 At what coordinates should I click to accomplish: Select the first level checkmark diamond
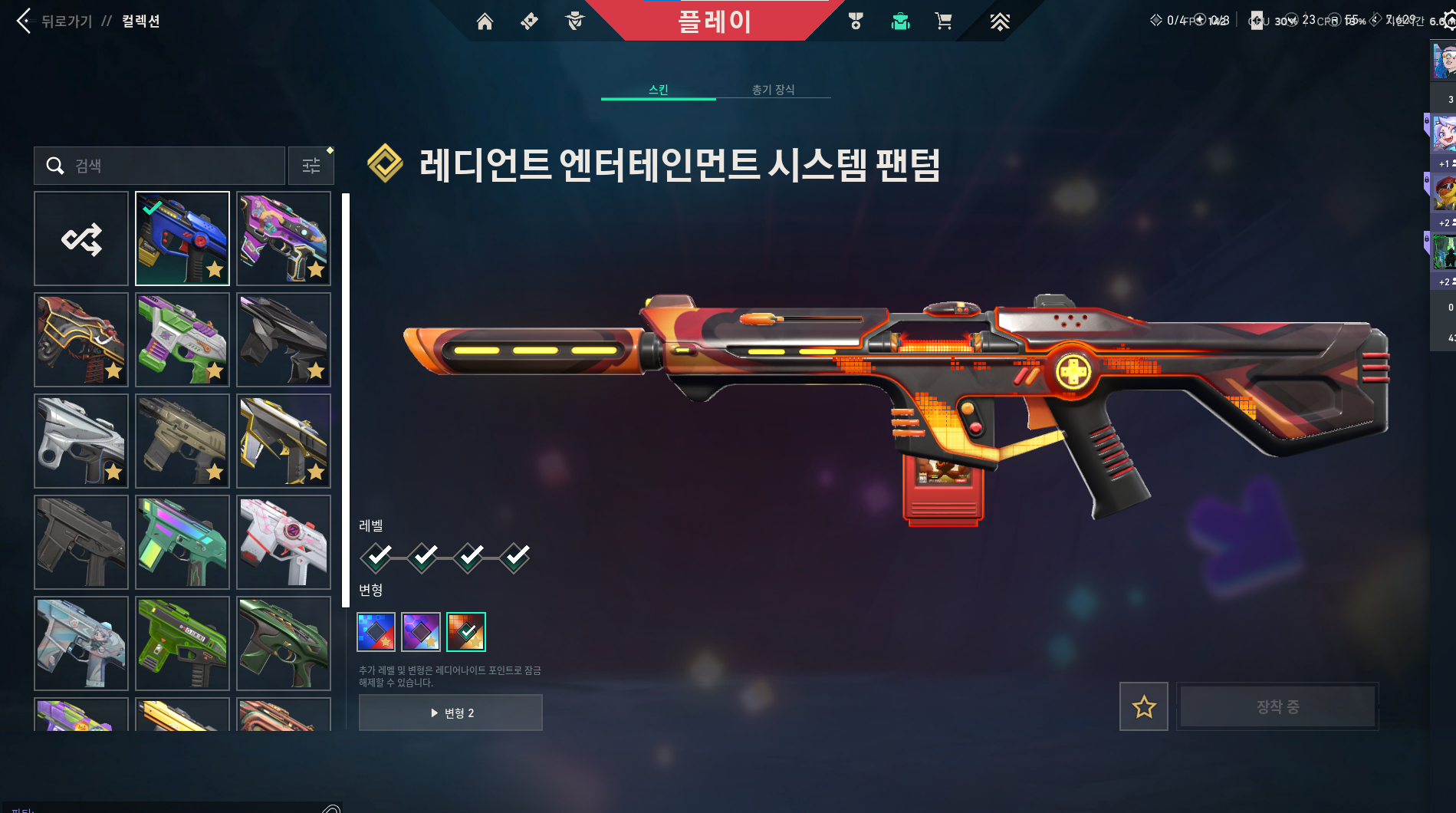pos(377,557)
